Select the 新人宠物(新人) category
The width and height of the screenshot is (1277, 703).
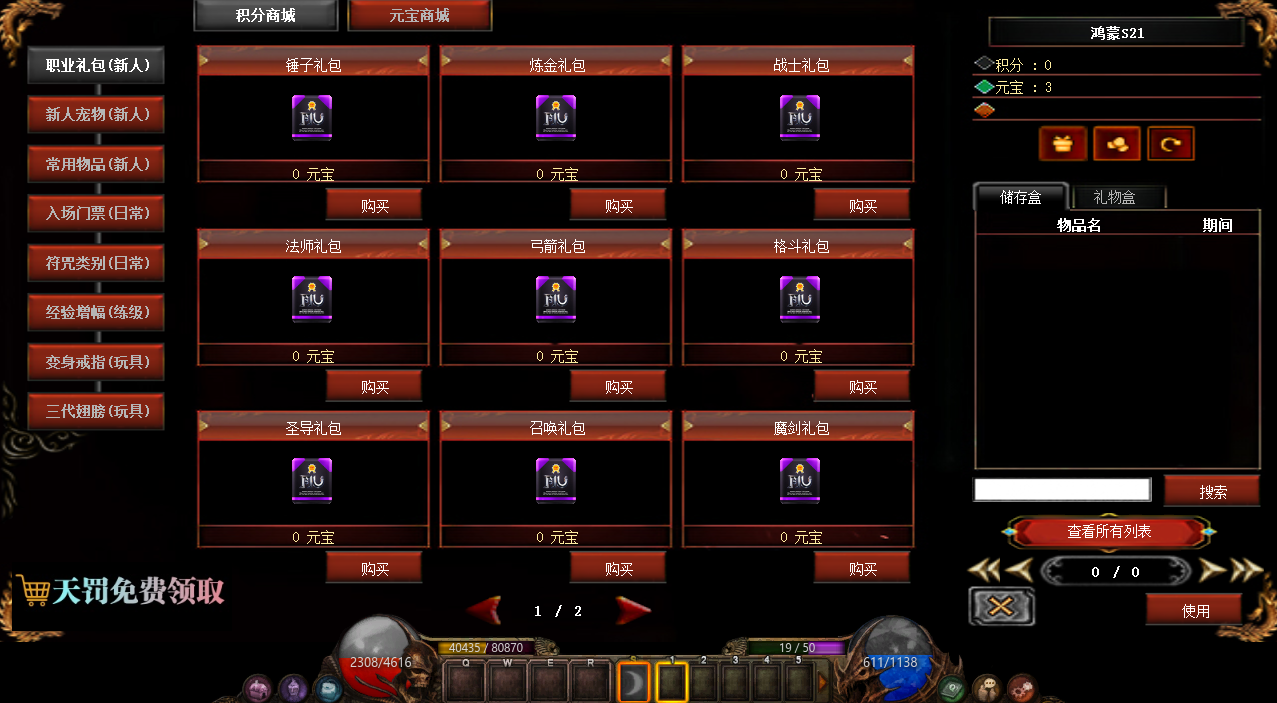97,115
